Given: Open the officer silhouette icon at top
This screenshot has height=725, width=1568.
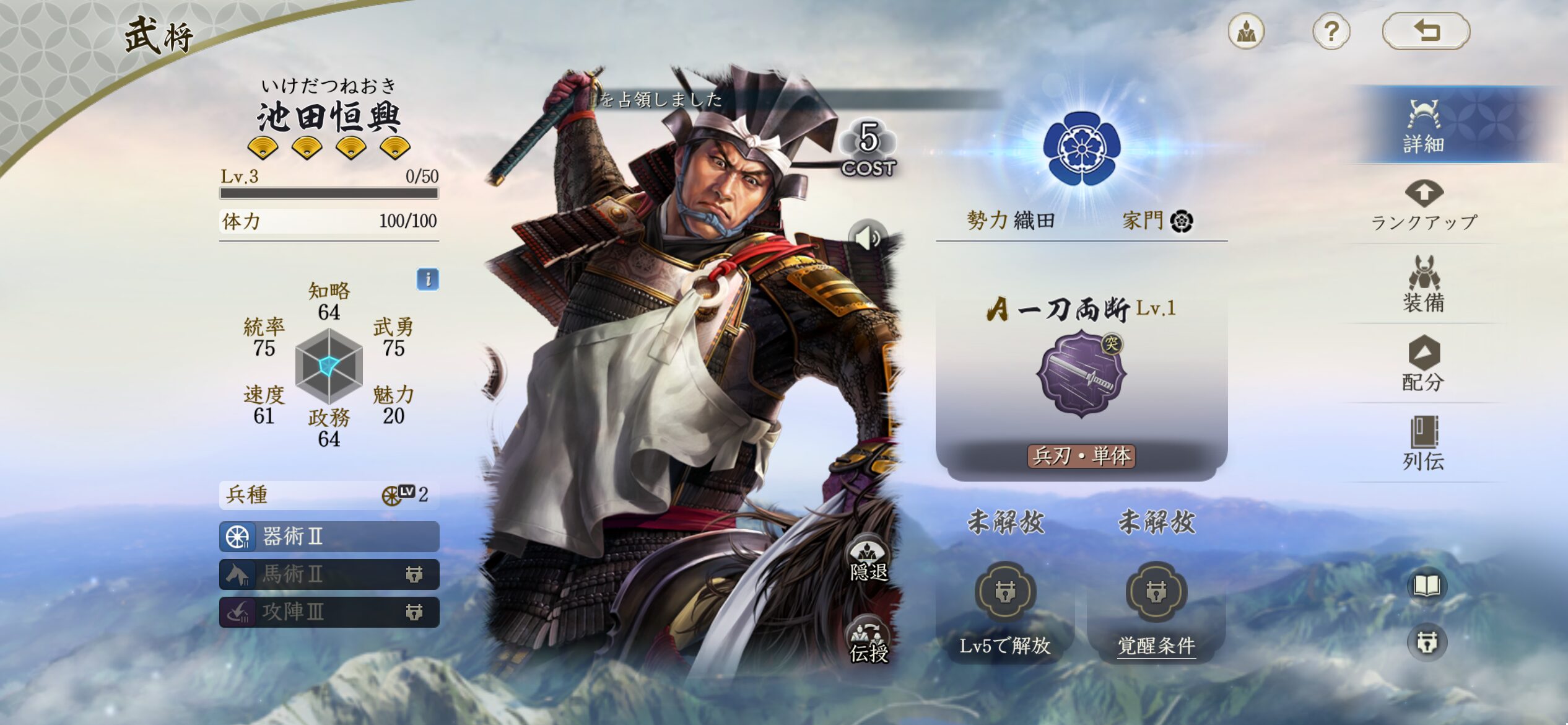Looking at the screenshot, I should click(x=1246, y=31).
